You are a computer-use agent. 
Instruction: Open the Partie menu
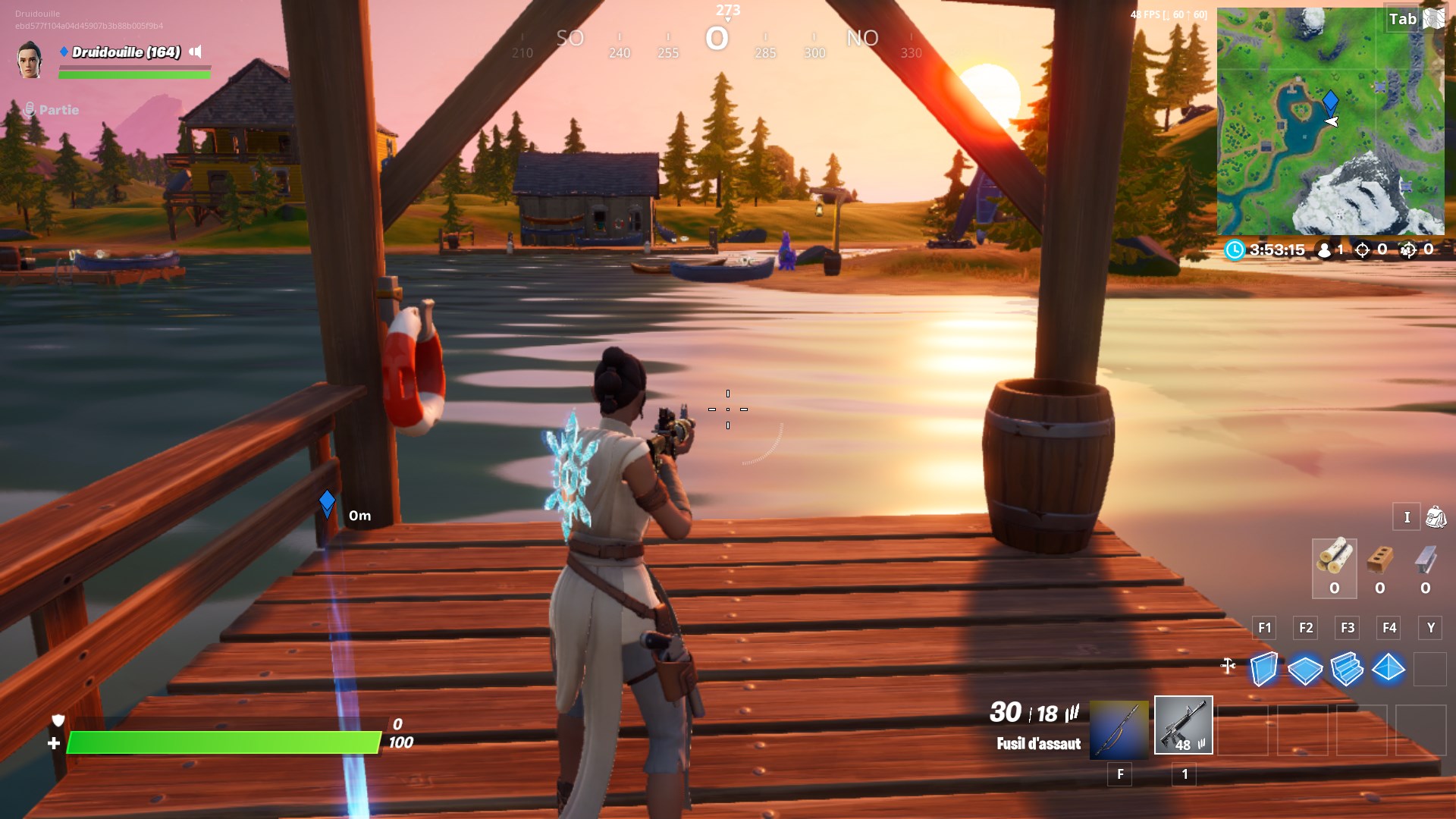point(53,109)
